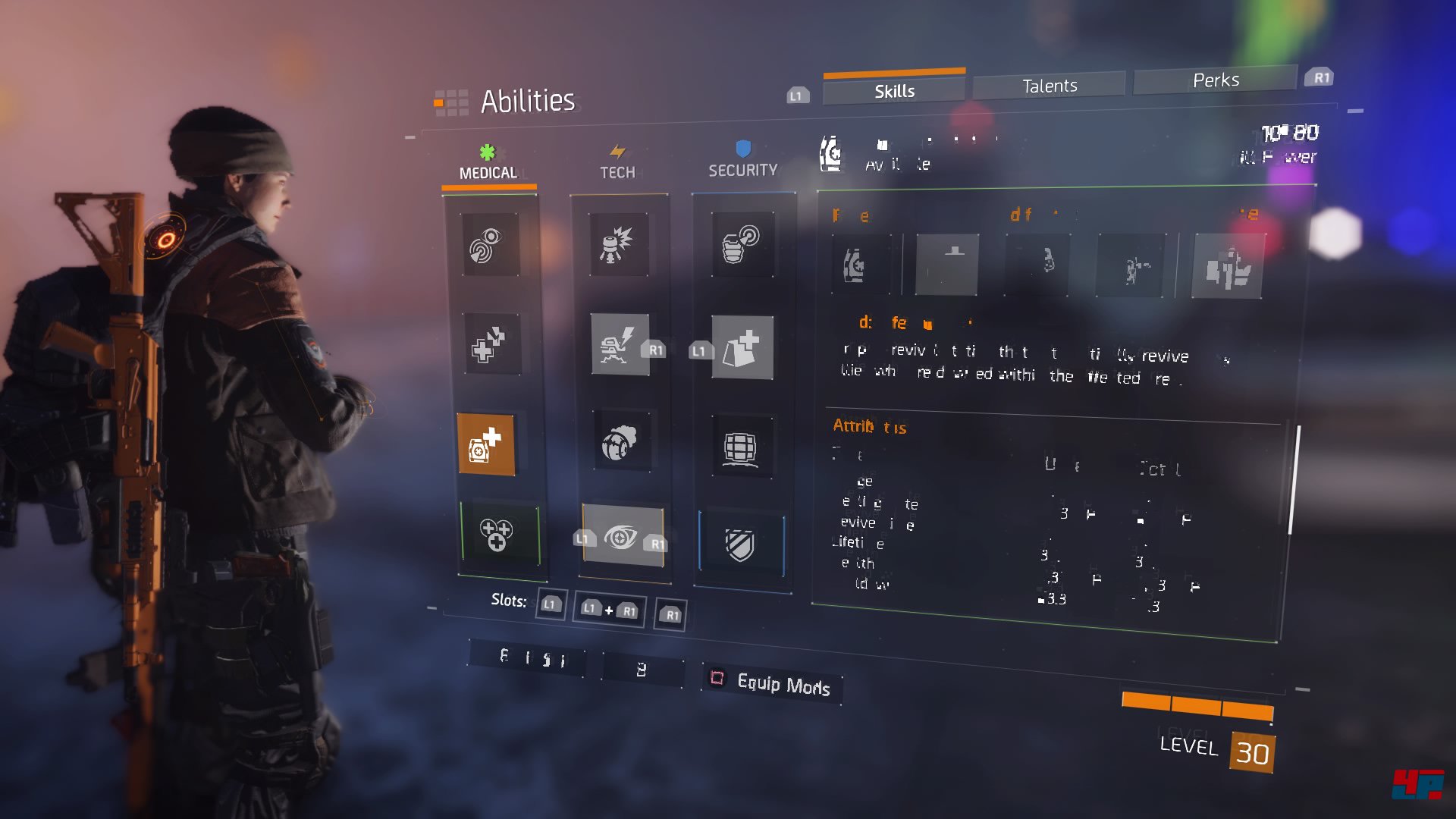
Task: Select the Pulse scan skill icon
Action: 491,245
